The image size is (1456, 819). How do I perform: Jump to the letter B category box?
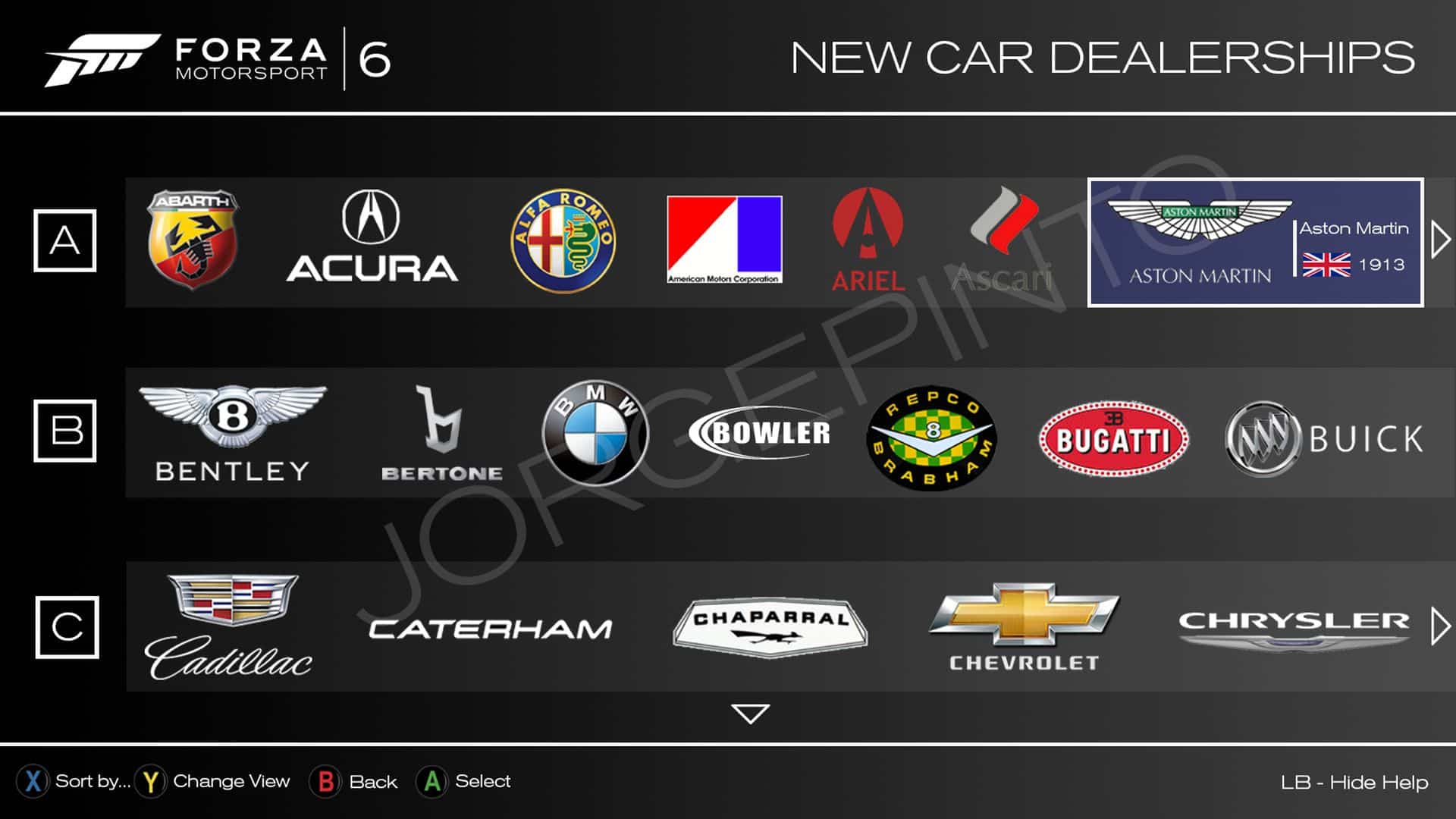(65, 431)
